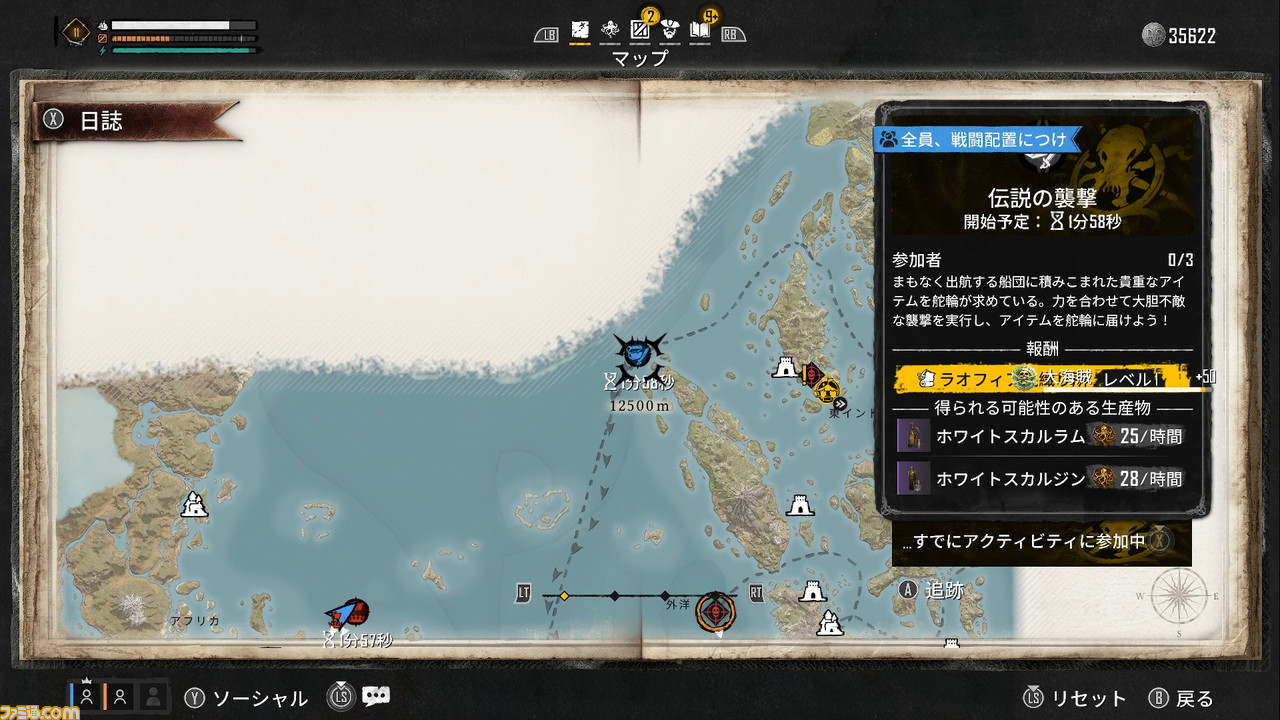
Task: Select the red skull target marker at 外洋
Action: coord(716,611)
